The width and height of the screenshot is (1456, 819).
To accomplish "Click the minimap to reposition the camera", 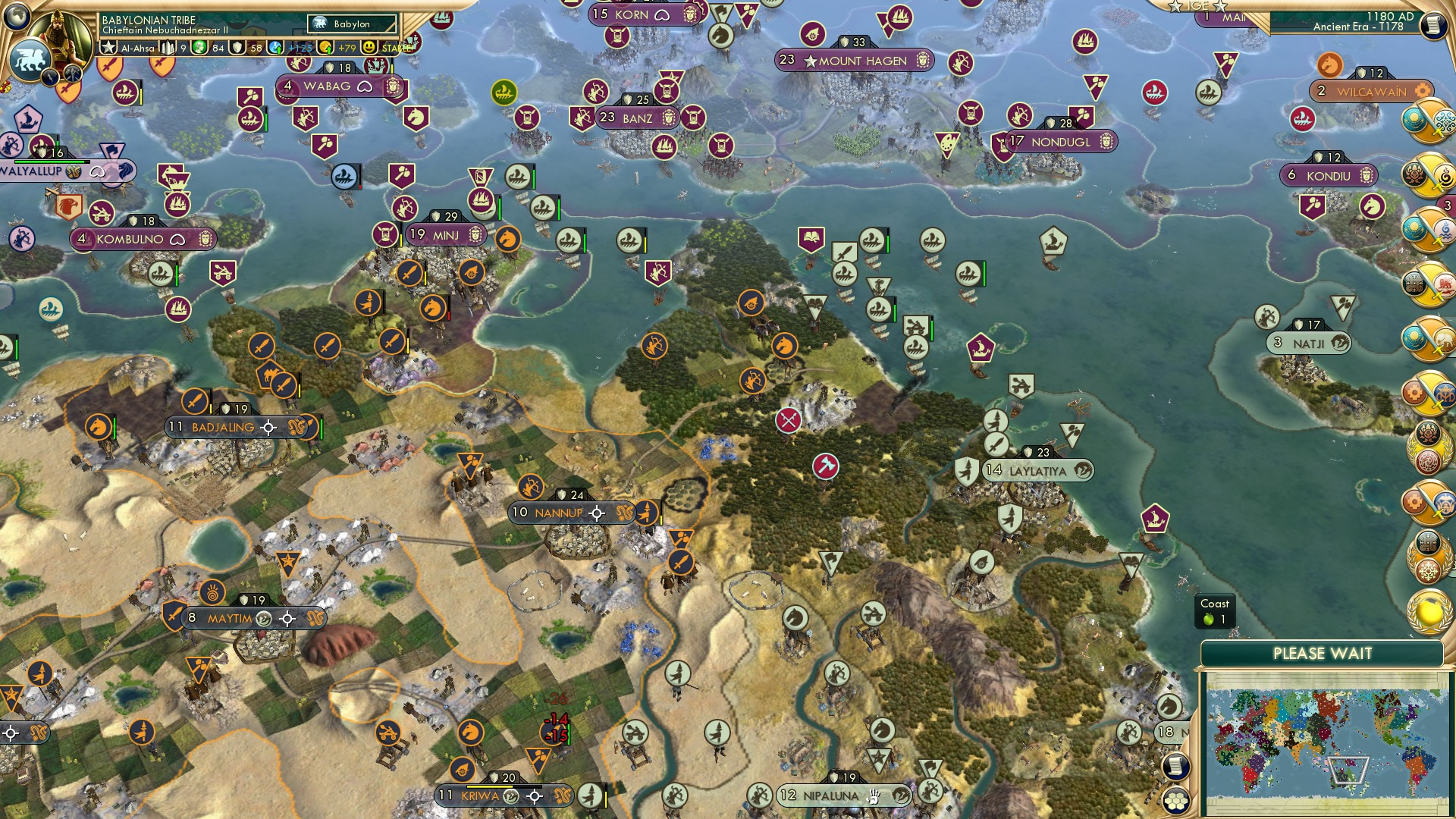I will coord(1327,739).
